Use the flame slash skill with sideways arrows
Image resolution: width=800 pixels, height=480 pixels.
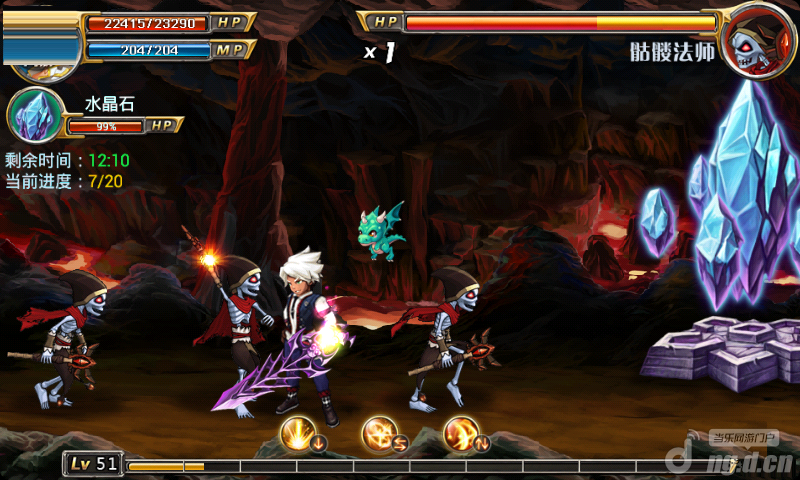pos(380,433)
